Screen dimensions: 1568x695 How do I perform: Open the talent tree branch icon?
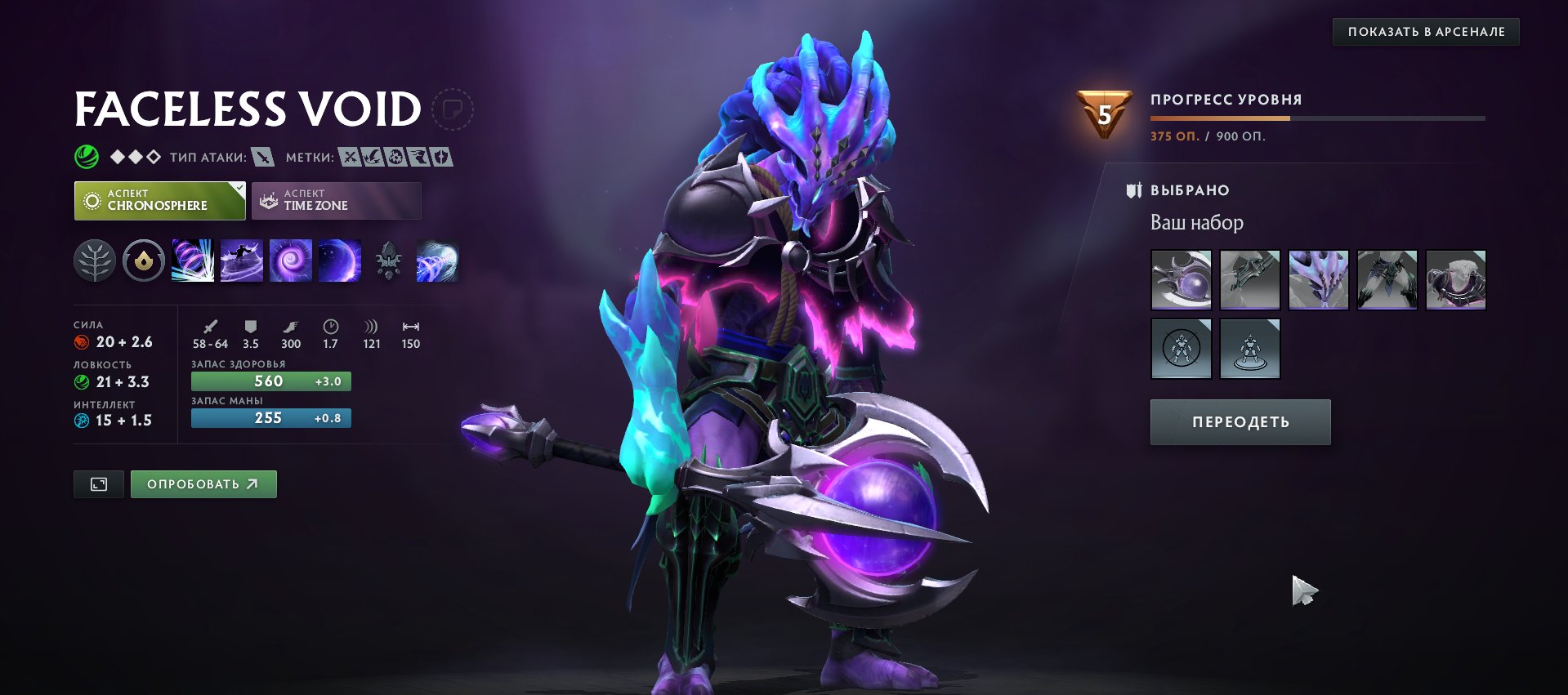coord(96,261)
